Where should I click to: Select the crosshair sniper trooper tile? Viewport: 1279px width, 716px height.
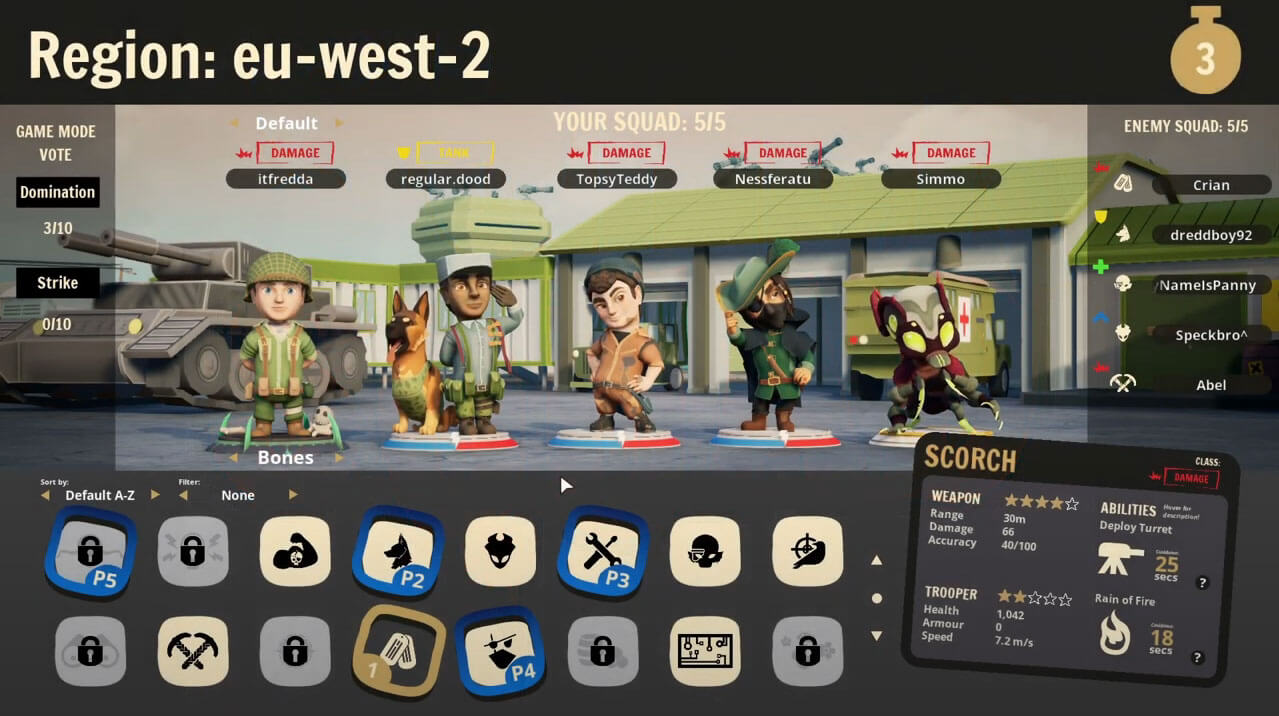[807, 551]
